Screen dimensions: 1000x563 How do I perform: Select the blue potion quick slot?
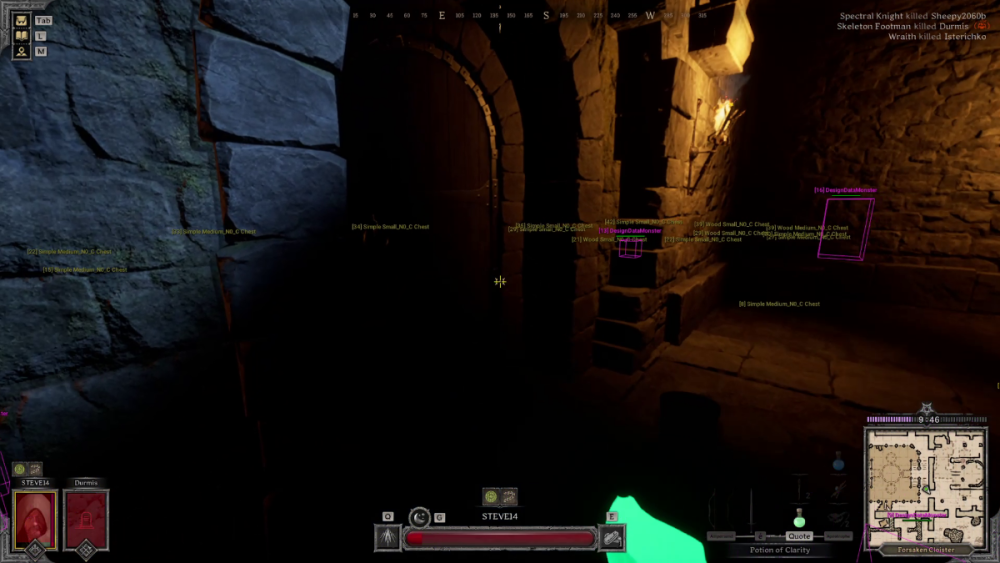838,462
